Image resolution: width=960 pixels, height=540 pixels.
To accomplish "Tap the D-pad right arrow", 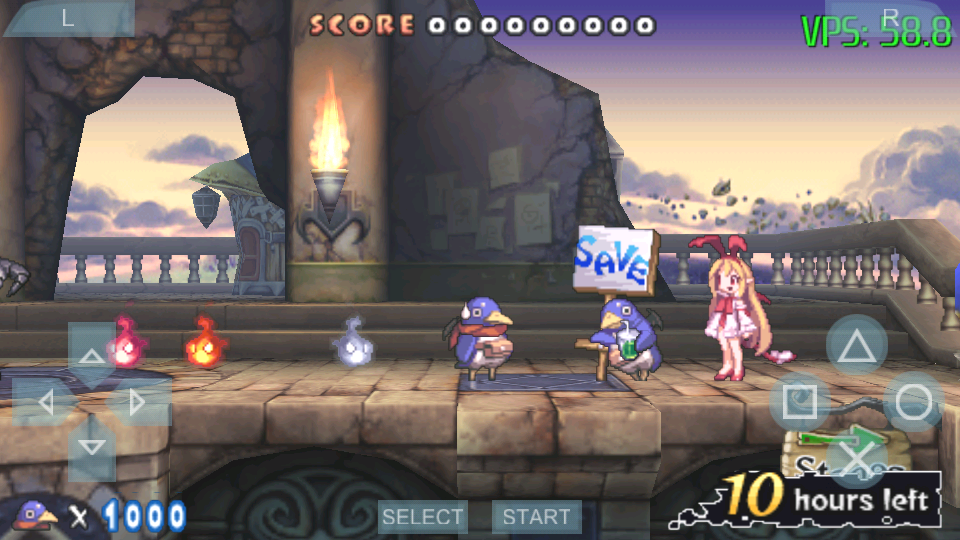I will tap(137, 403).
